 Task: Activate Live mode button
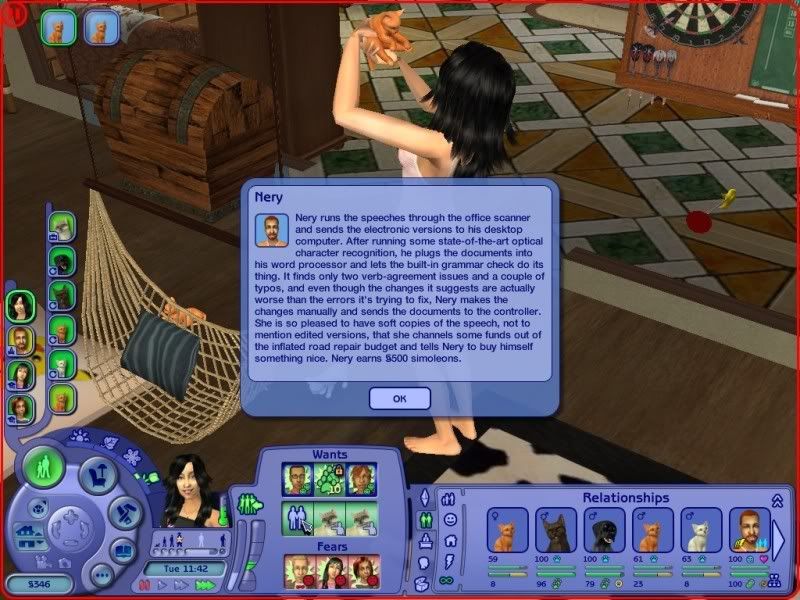tap(44, 469)
